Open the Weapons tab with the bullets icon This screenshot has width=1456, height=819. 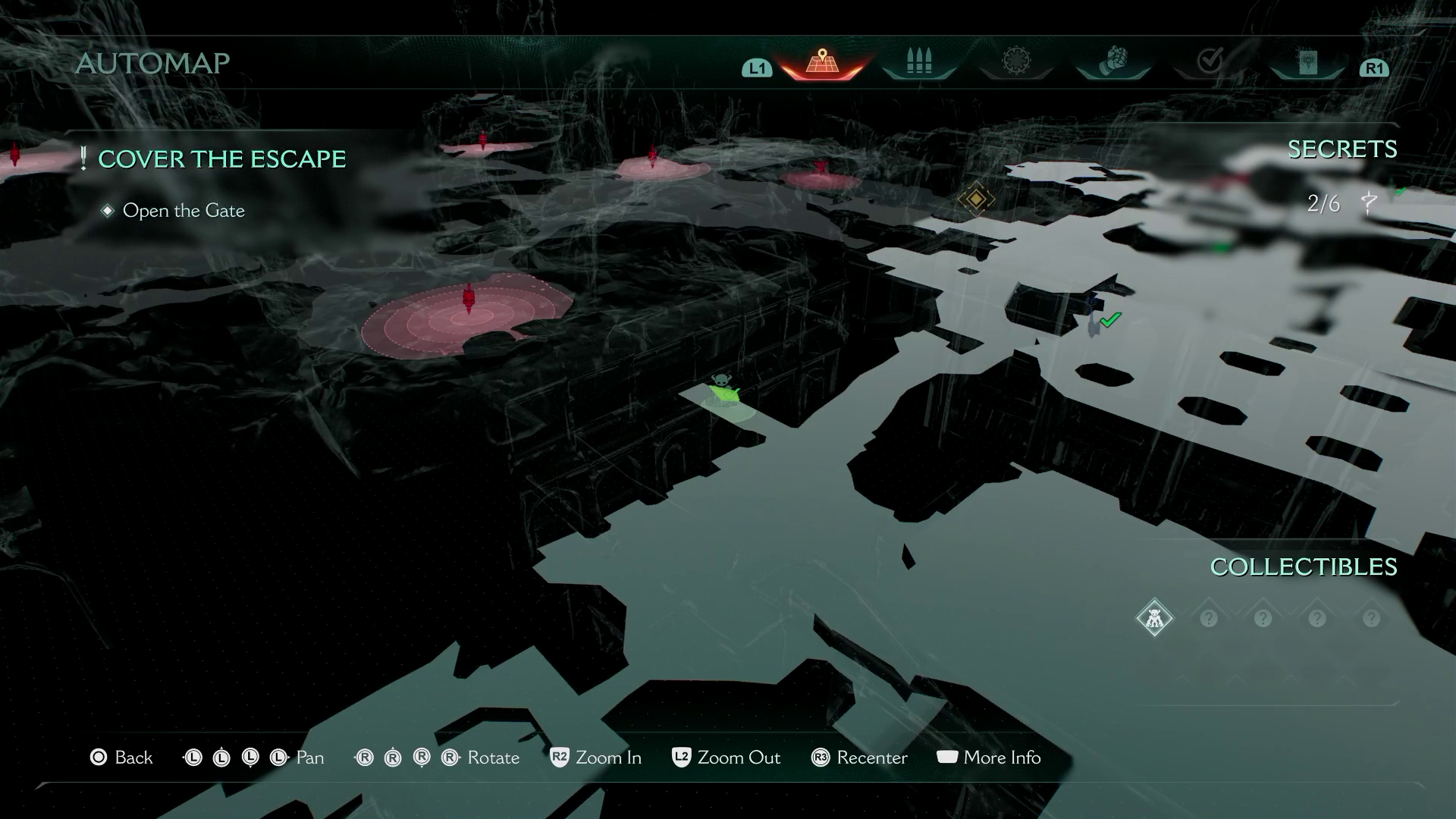click(918, 61)
